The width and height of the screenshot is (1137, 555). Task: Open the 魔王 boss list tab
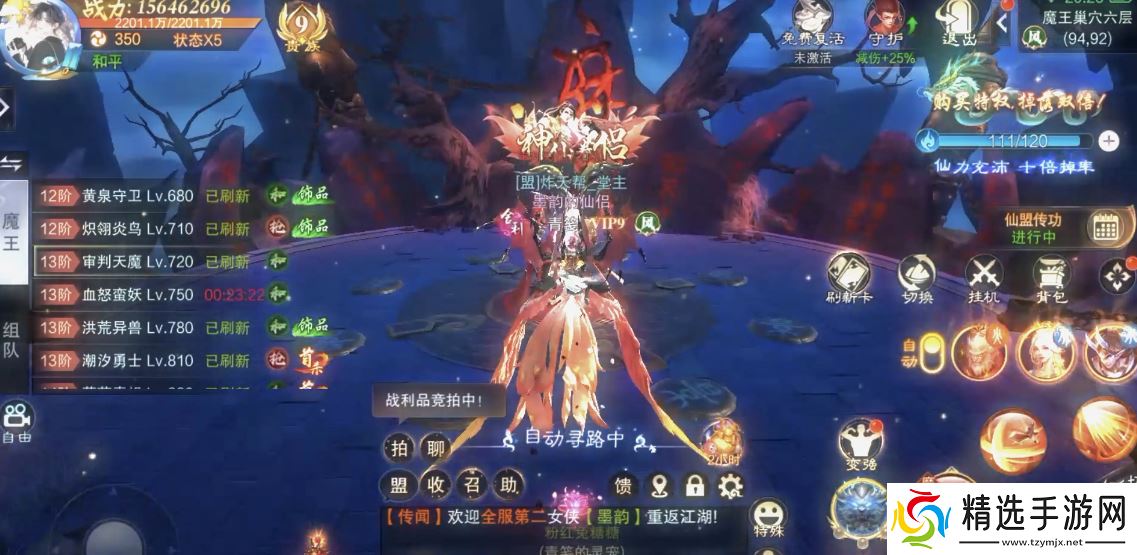point(12,232)
